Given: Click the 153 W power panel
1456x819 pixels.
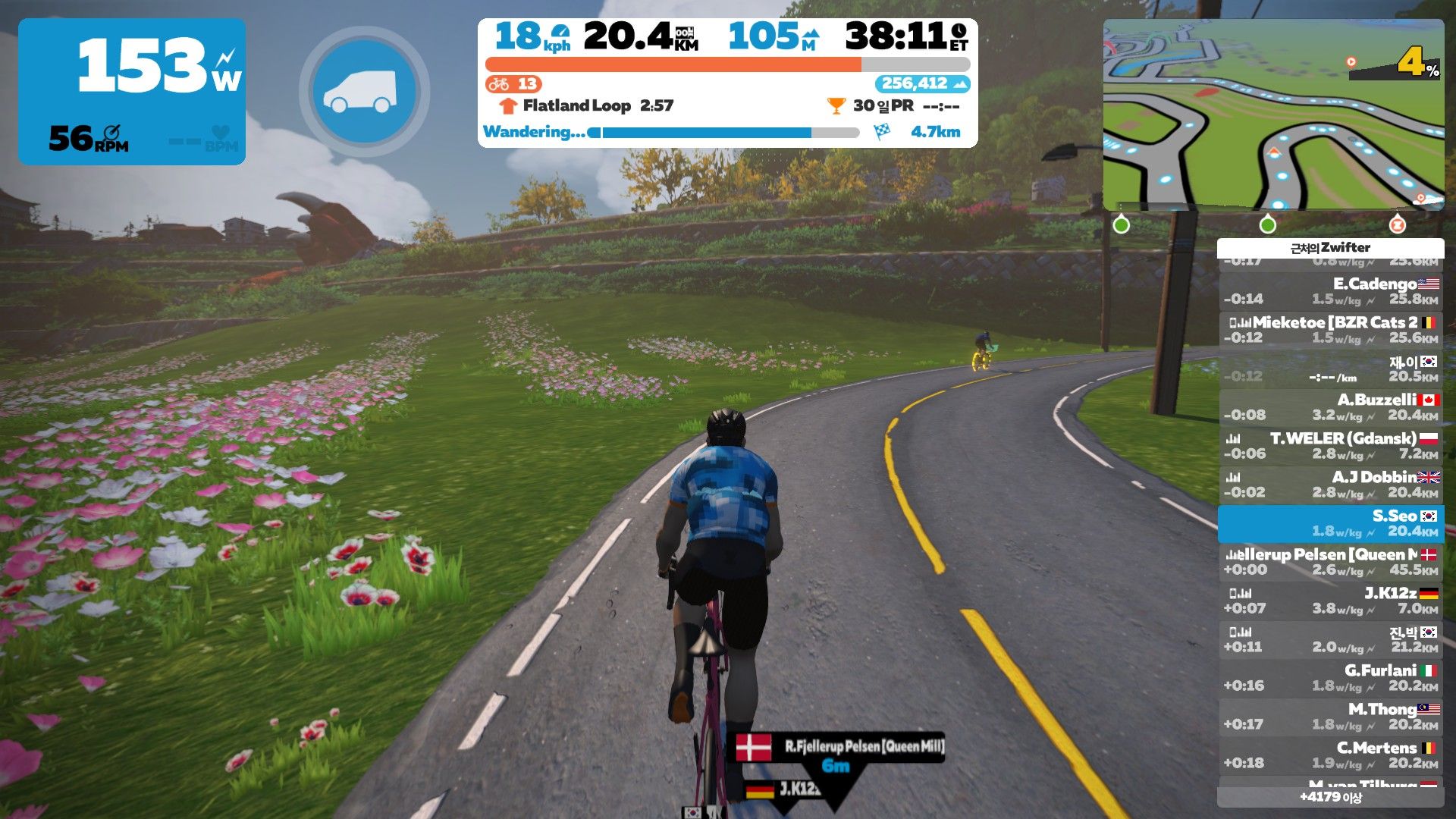Looking at the screenshot, I should coord(132,91).
